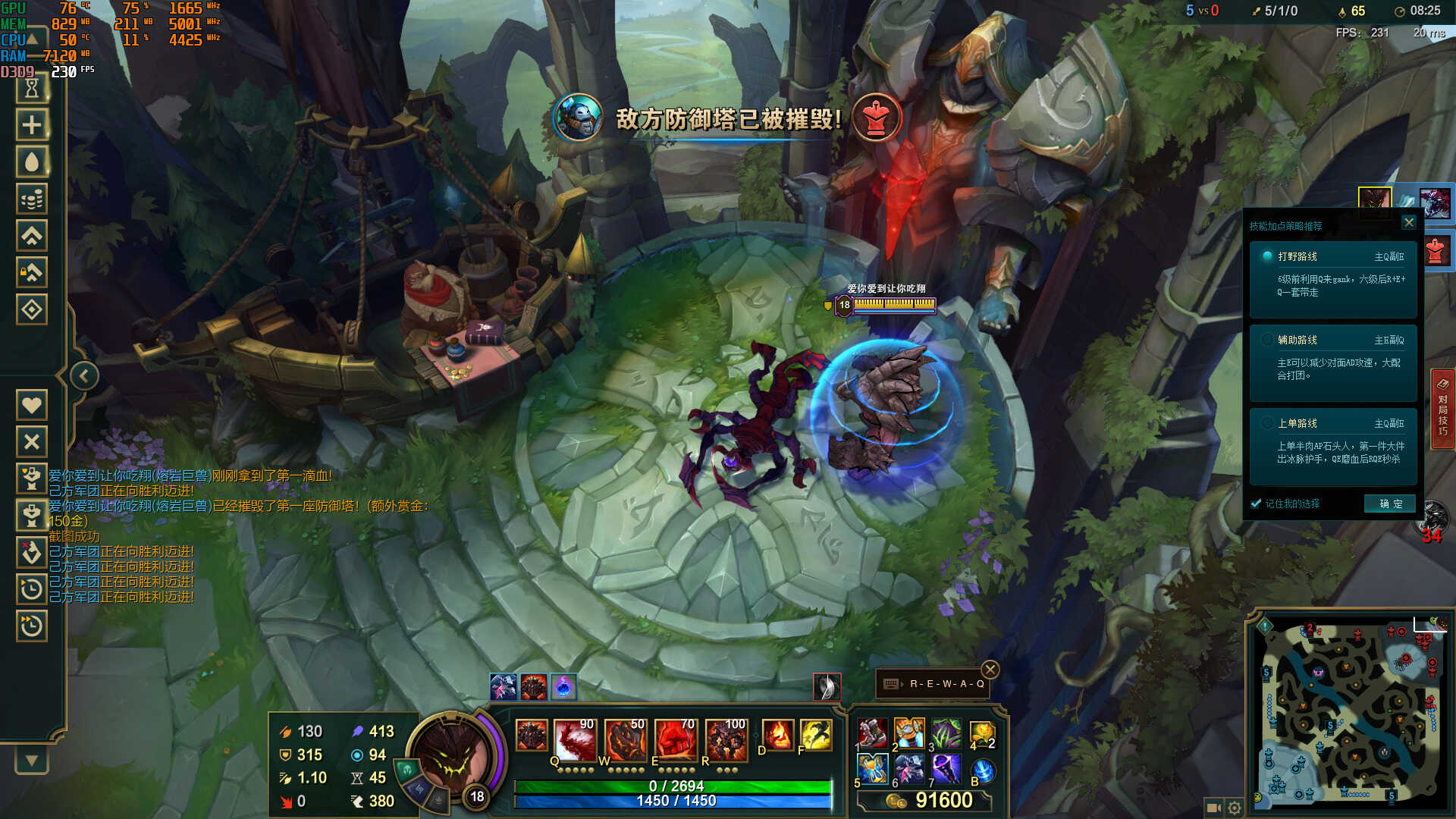The height and width of the screenshot is (819, 1456).
Task: Select the 打野路线 jungle route option
Action: click(x=1333, y=273)
